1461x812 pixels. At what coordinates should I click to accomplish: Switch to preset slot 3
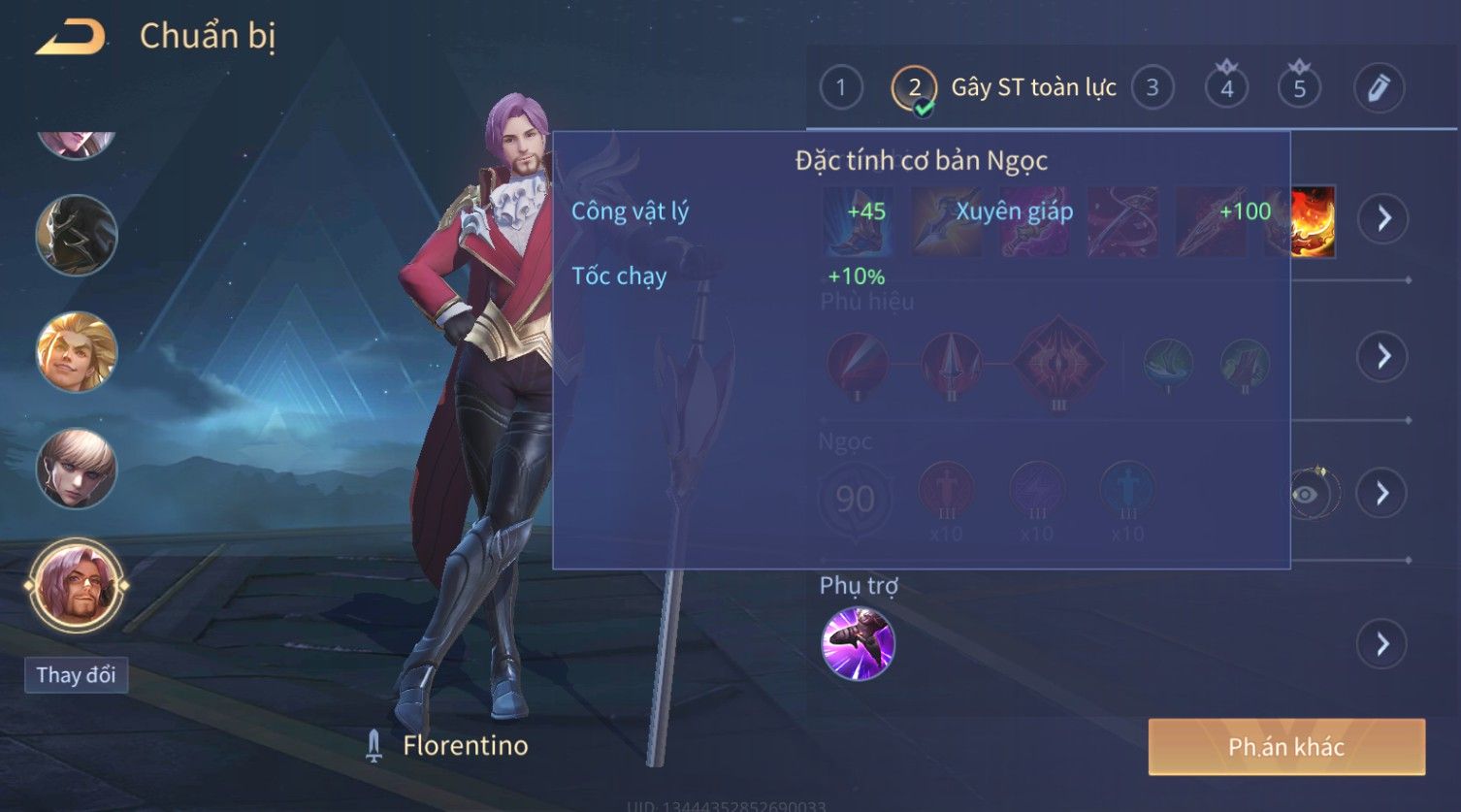1152,88
